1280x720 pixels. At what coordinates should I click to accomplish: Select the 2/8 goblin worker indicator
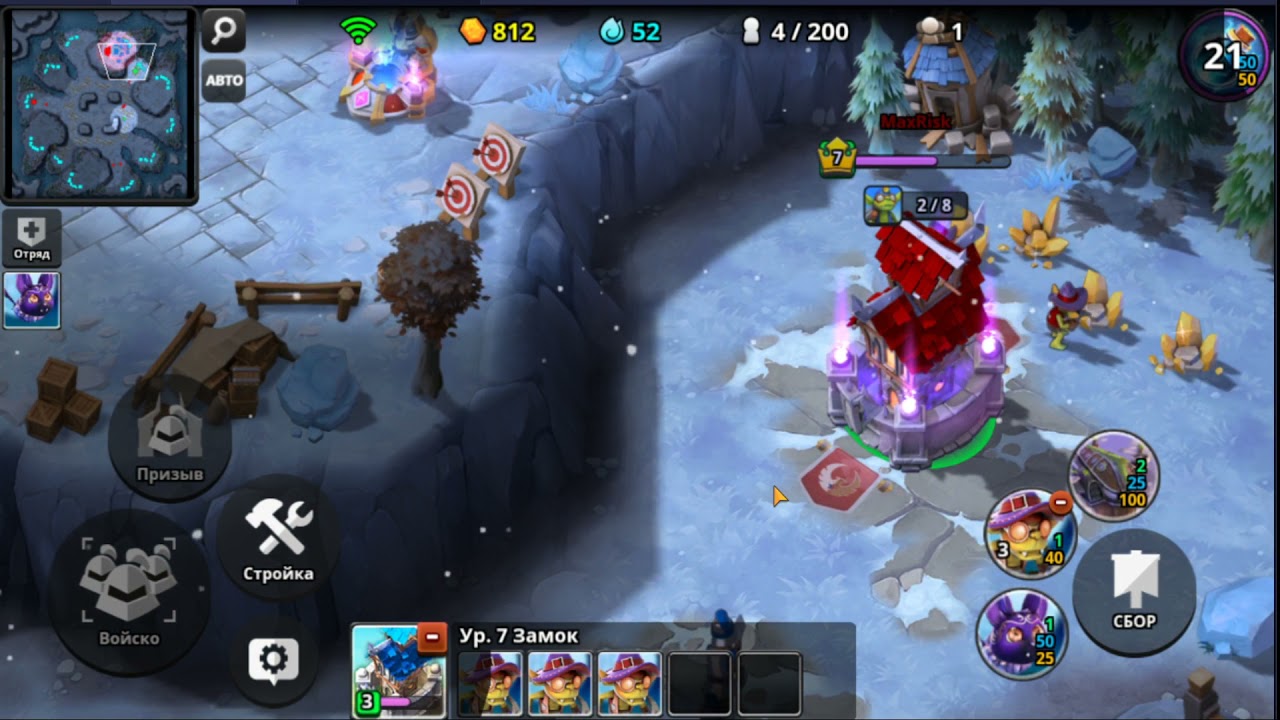pos(915,206)
